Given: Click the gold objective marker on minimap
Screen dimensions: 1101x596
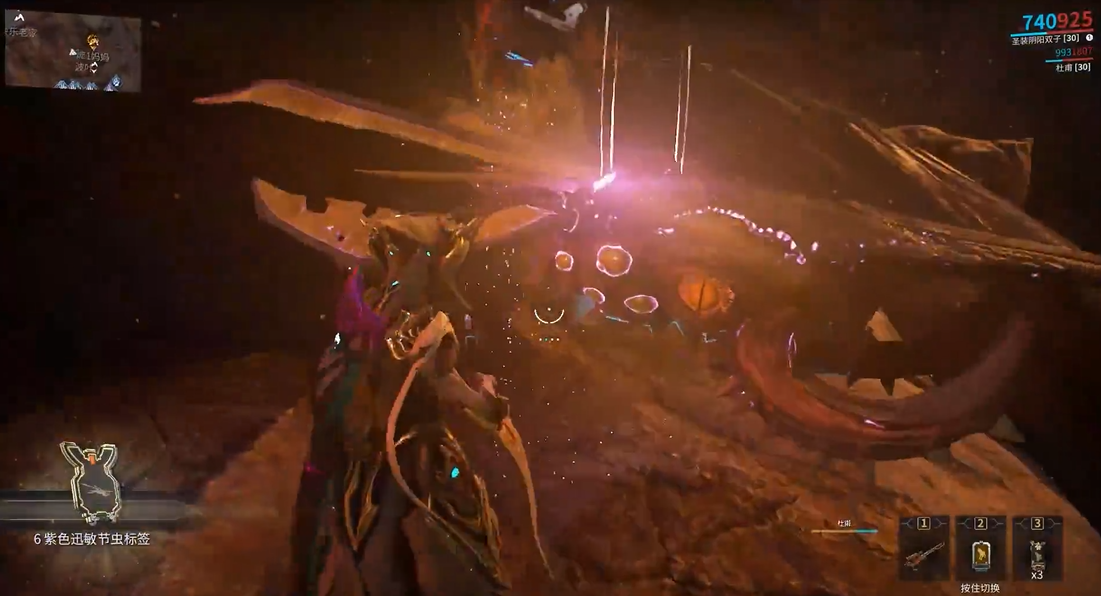Looking at the screenshot, I should [x=92, y=42].
